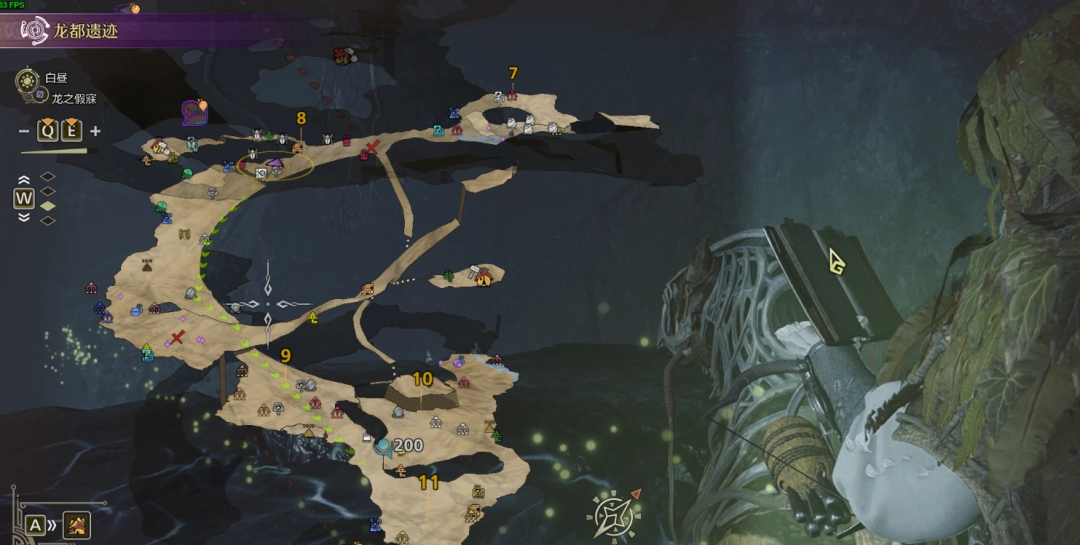
Task: Click the map zoom-in plus button
Action: pyautogui.click(x=95, y=131)
